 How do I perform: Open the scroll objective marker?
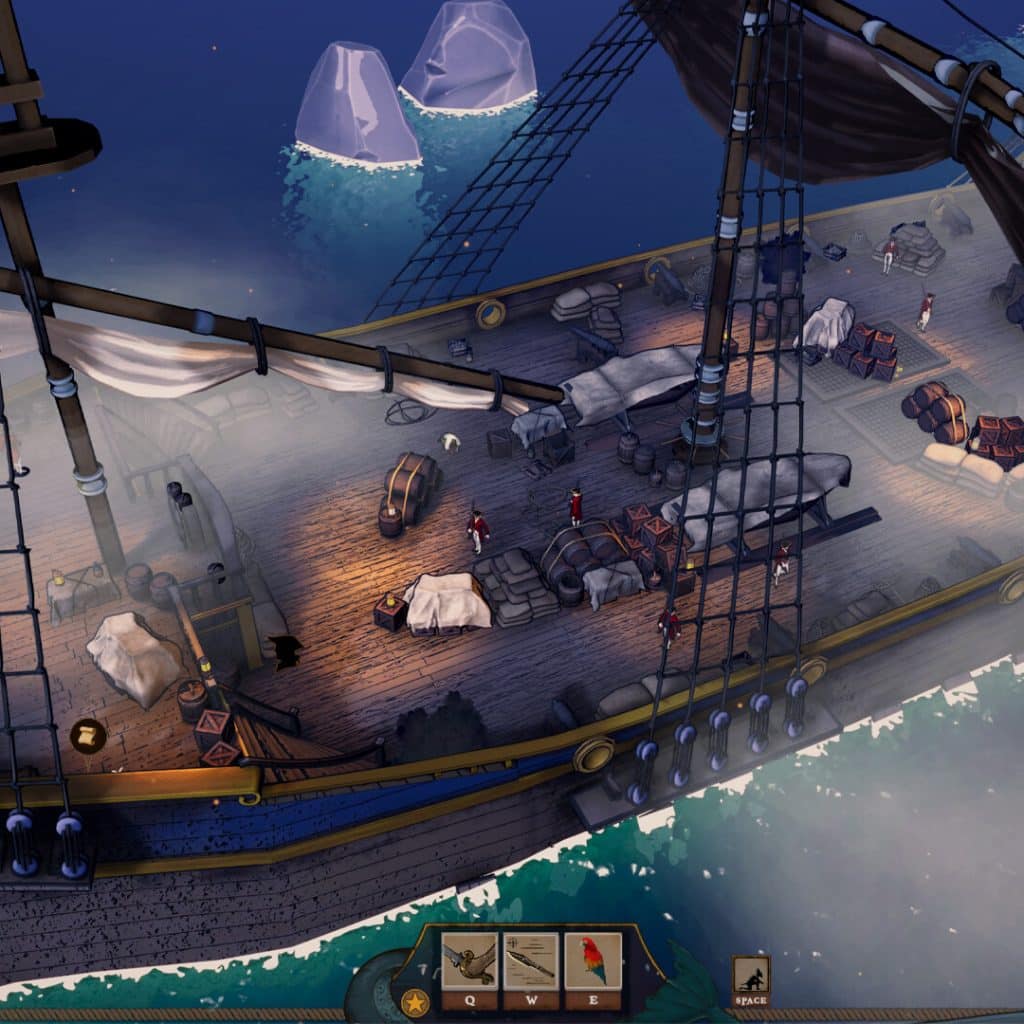pyautogui.click(x=88, y=736)
